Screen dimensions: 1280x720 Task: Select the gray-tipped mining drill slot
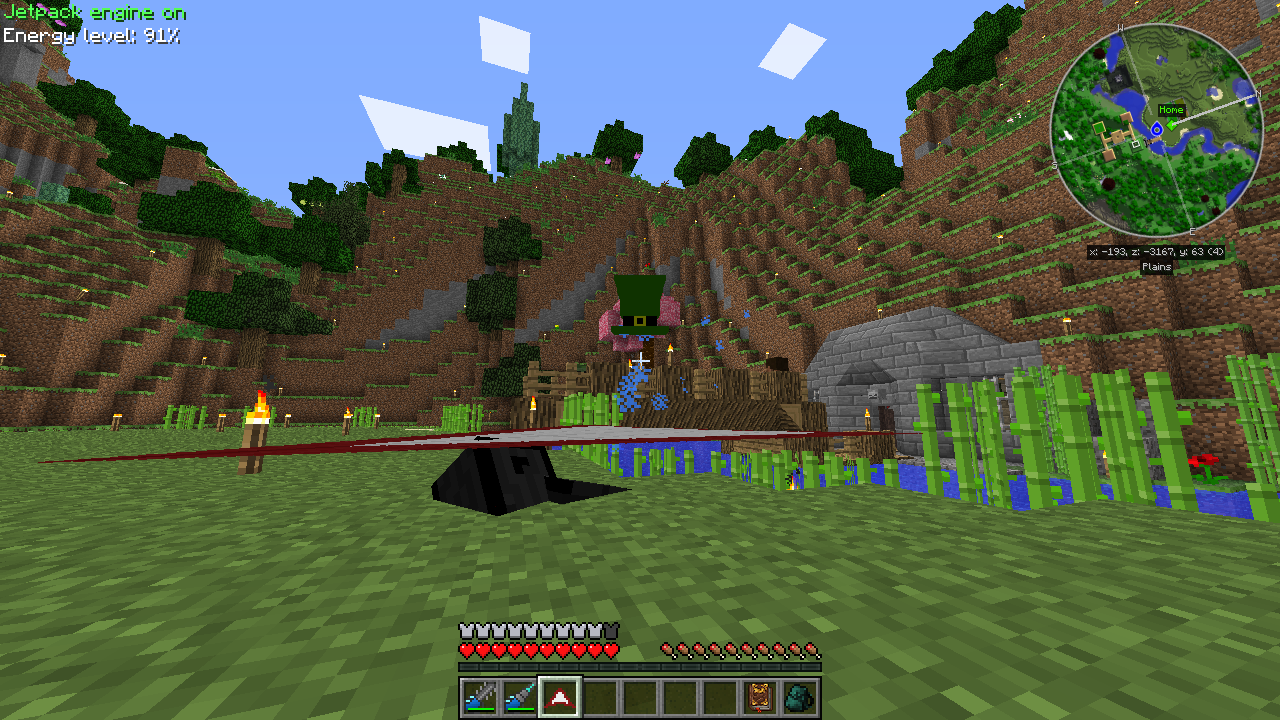click(x=479, y=697)
